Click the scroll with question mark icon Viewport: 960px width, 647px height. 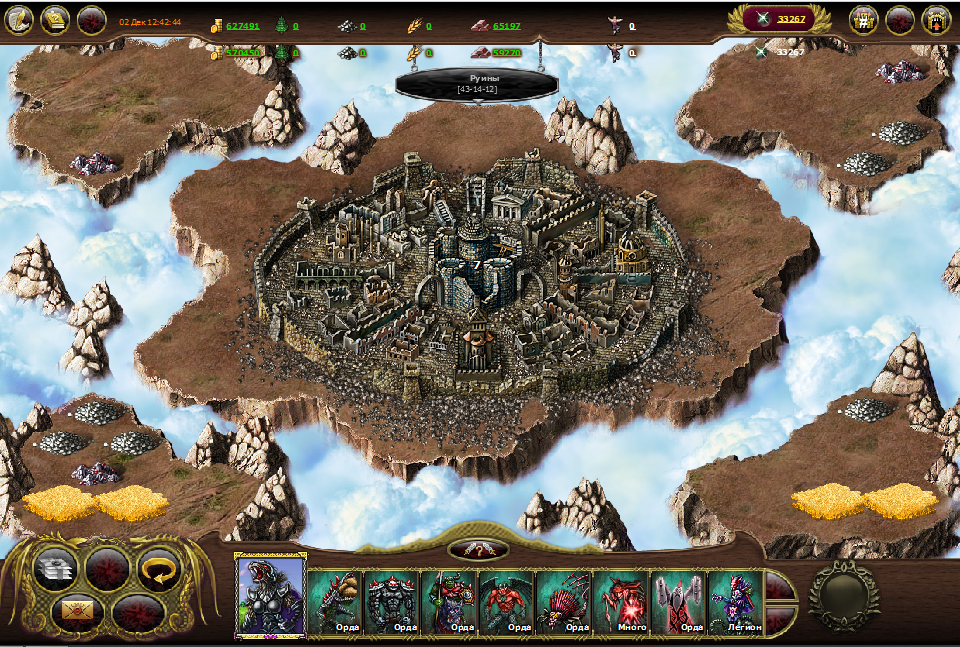[x=55, y=19]
